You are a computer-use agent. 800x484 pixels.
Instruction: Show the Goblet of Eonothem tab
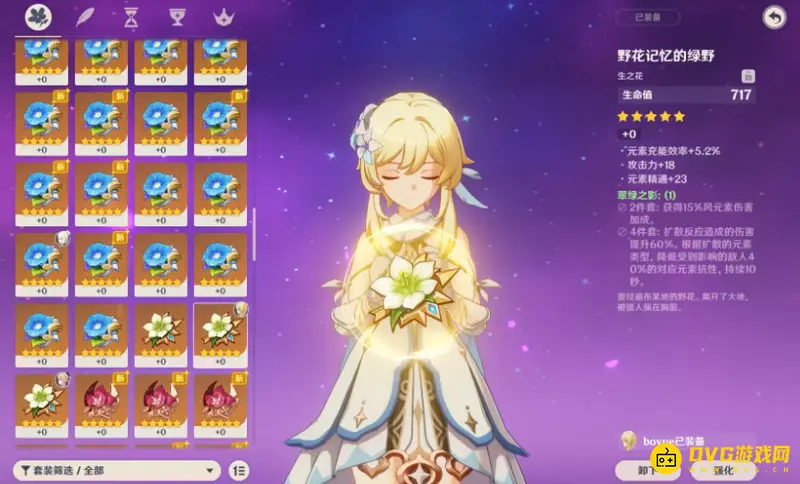click(177, 17)
